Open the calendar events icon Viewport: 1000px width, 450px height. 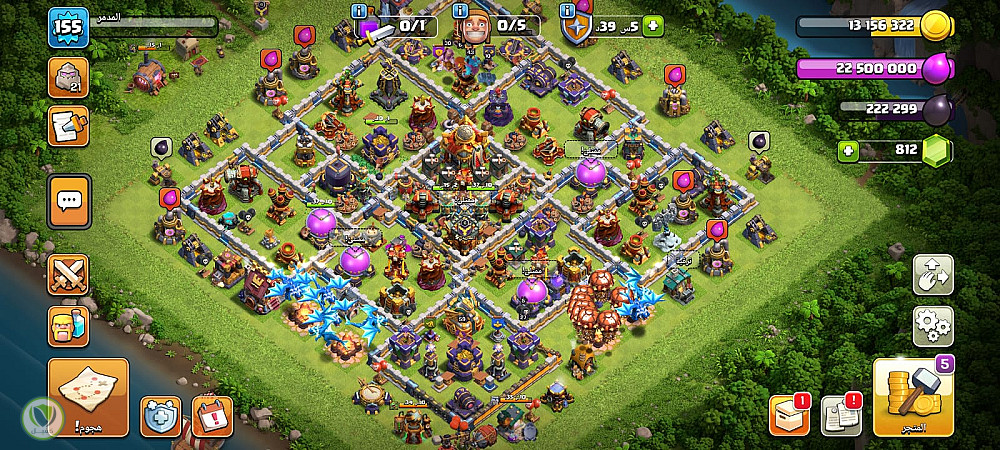pos(212,415)
